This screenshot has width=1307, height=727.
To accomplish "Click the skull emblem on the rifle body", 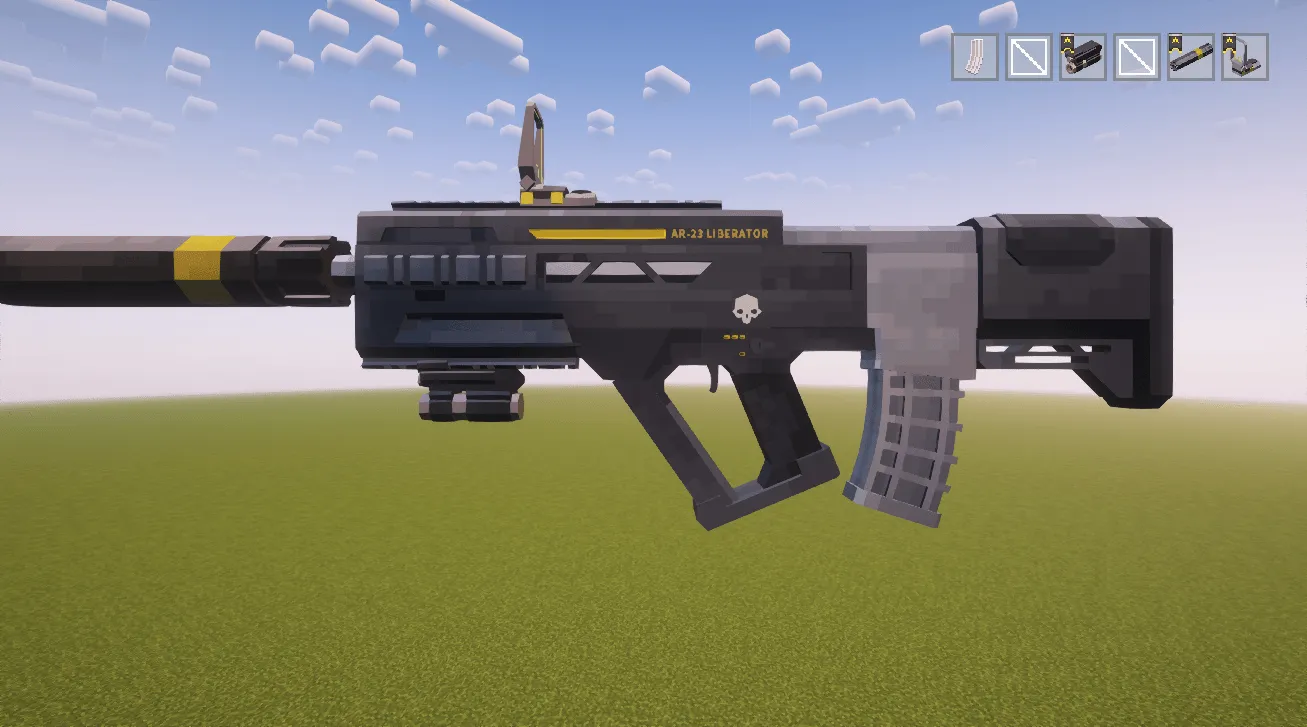I will tap(745, 310).
